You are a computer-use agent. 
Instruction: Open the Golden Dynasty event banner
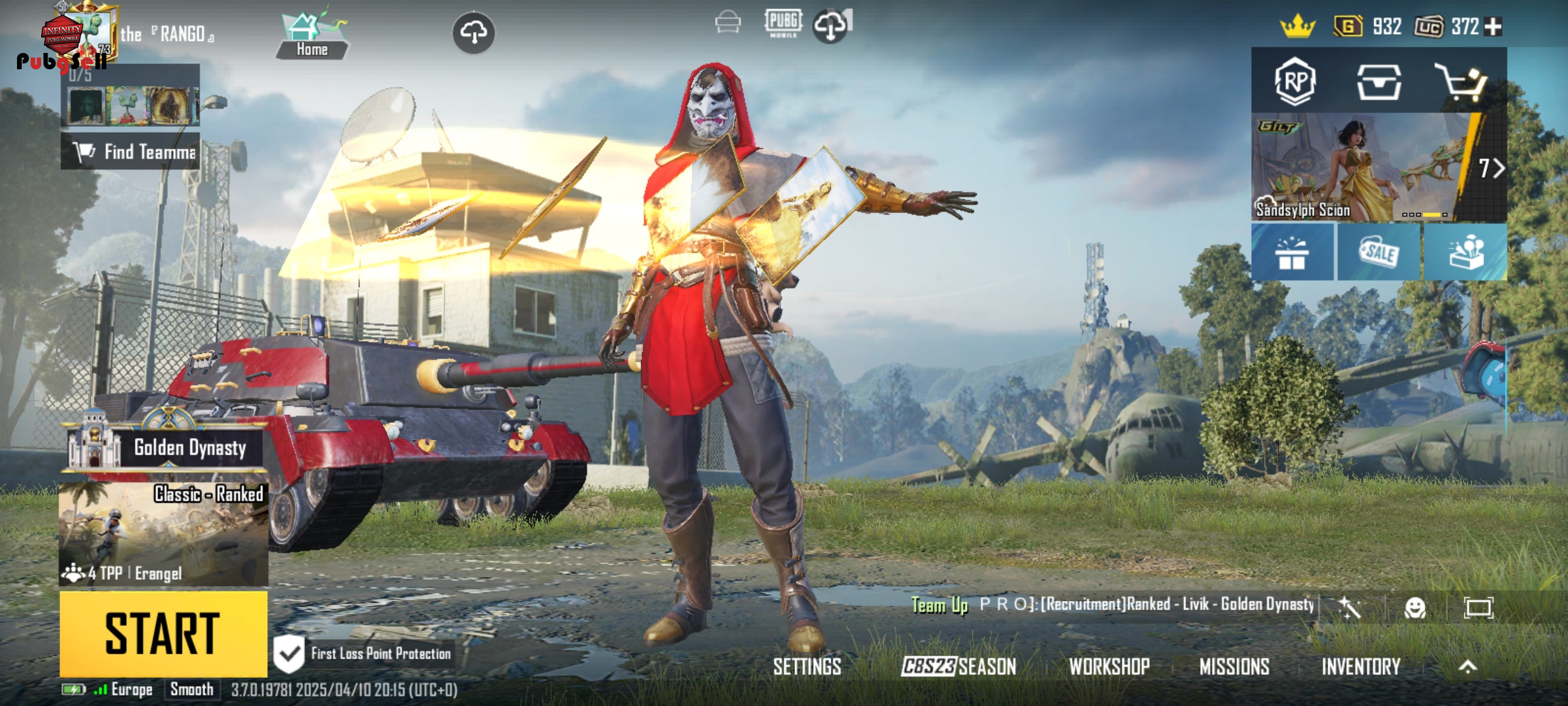[163, 447]
